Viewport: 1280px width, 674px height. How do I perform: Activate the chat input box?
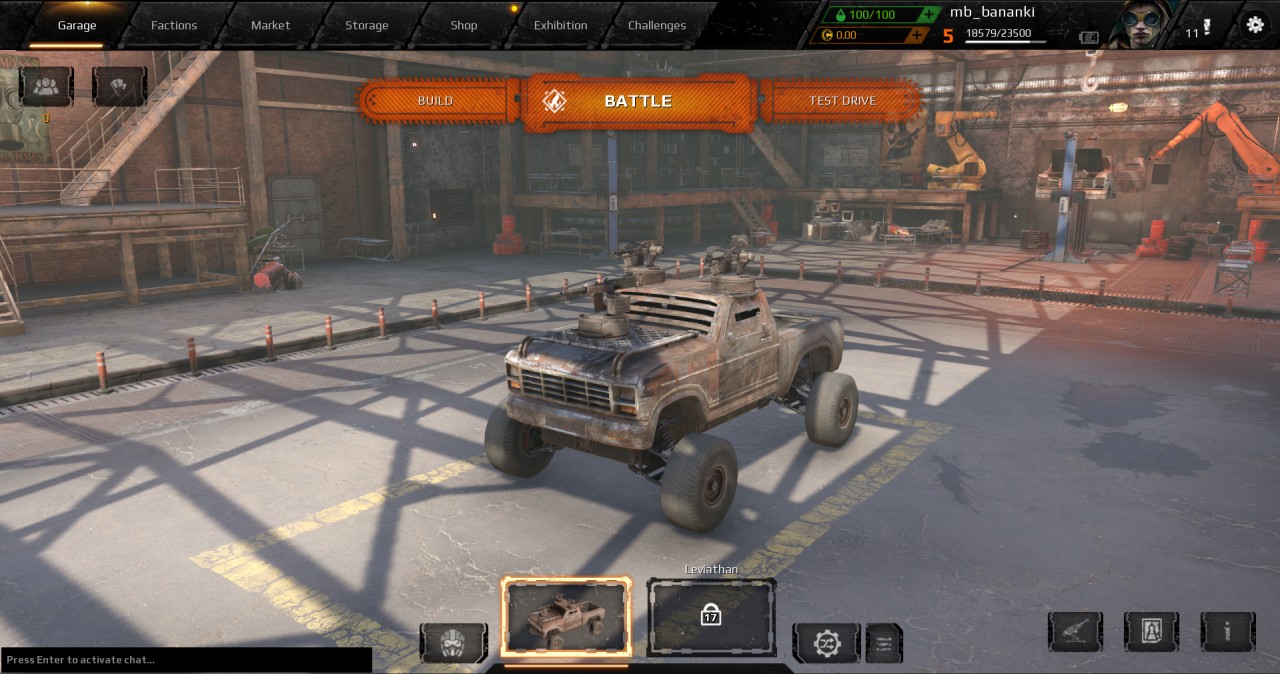[x=186, y=660]
